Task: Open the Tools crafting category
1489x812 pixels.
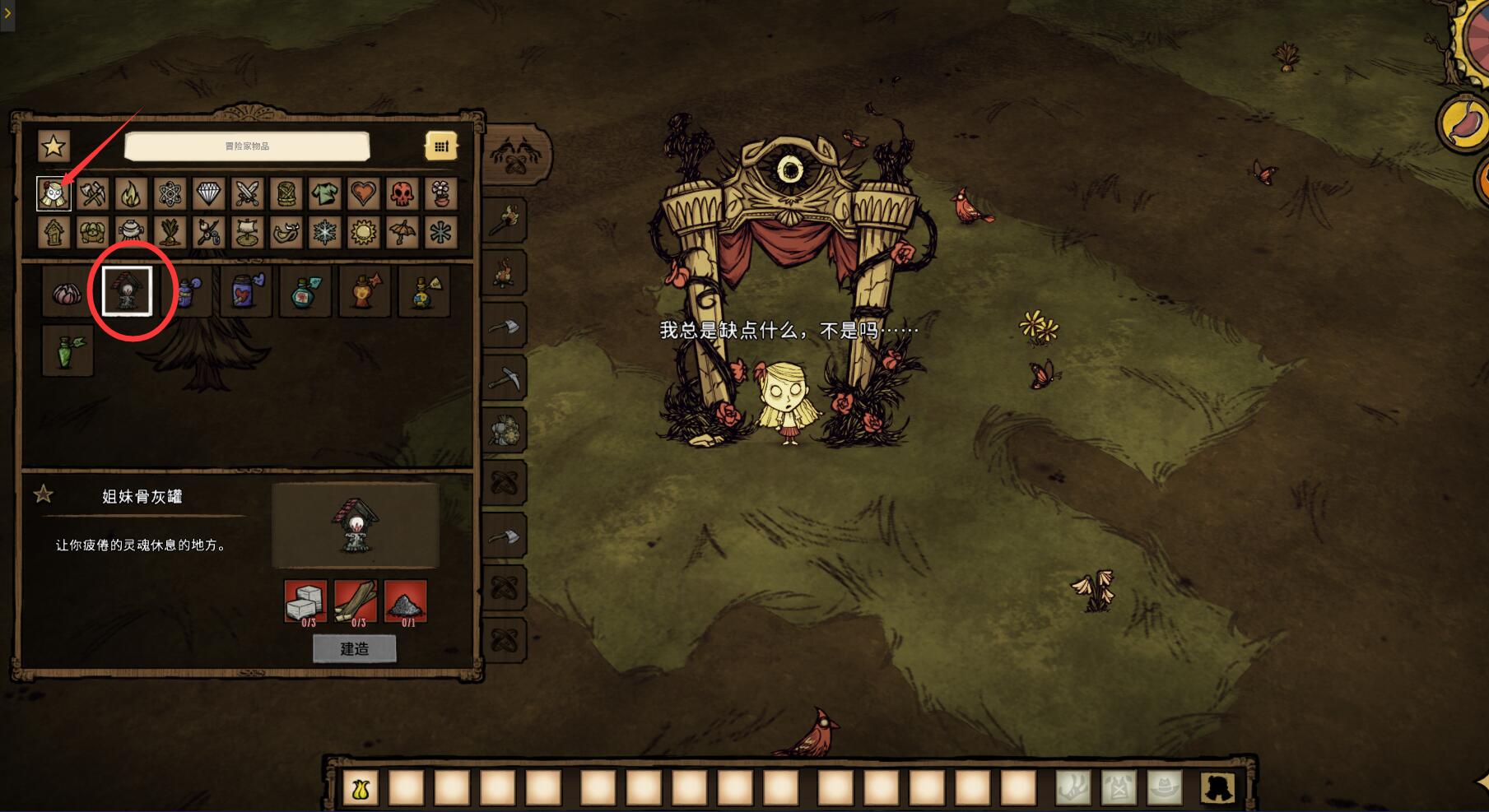Action: [93, 194]
